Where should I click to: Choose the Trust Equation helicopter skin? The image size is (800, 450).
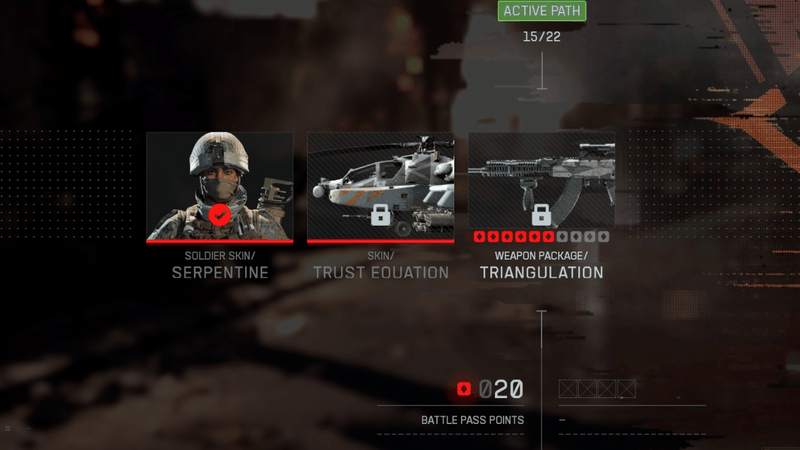pyautogui.click(x=380, y=187)
